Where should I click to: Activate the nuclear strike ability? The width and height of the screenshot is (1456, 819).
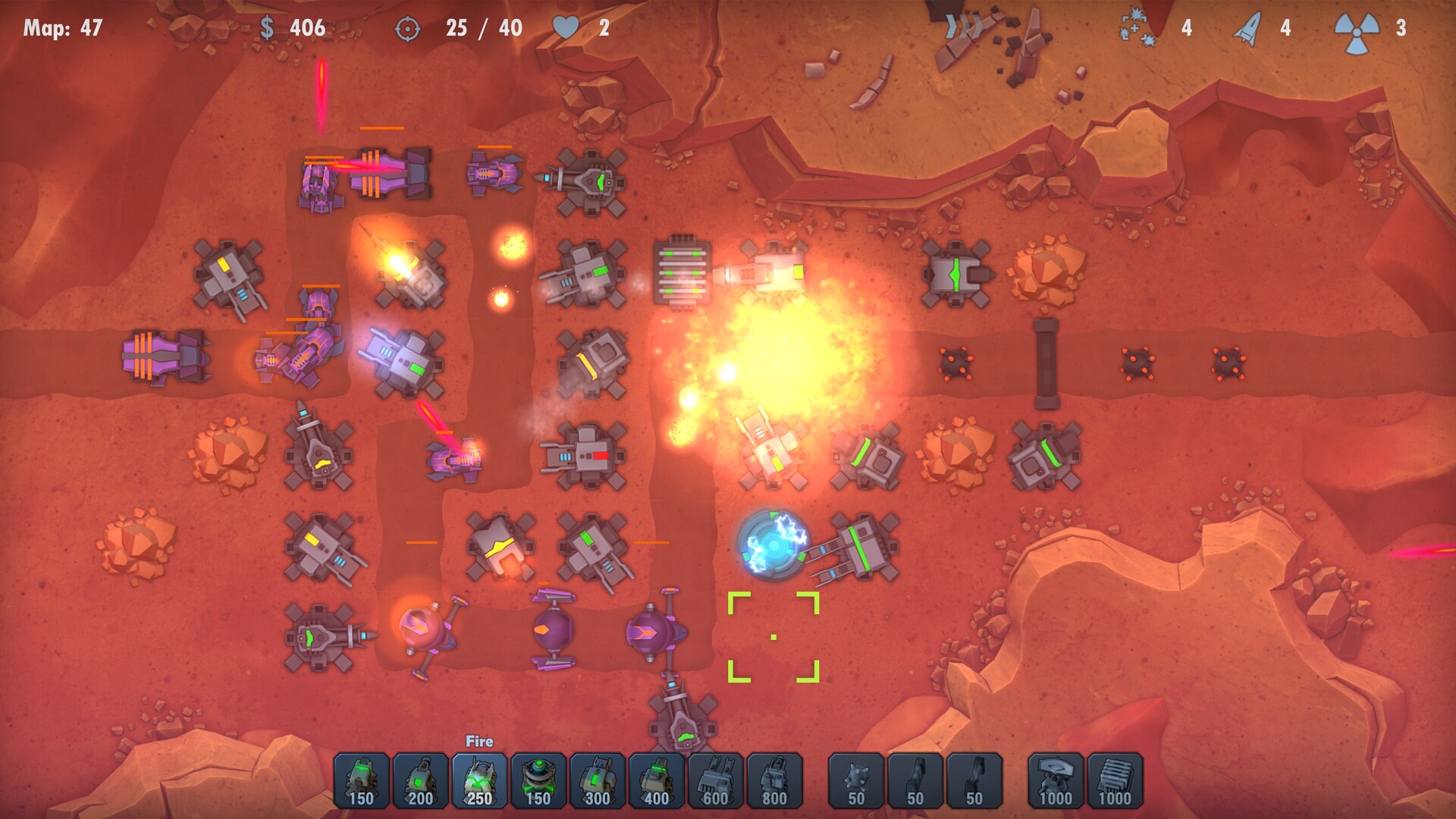pos(1357,29)
